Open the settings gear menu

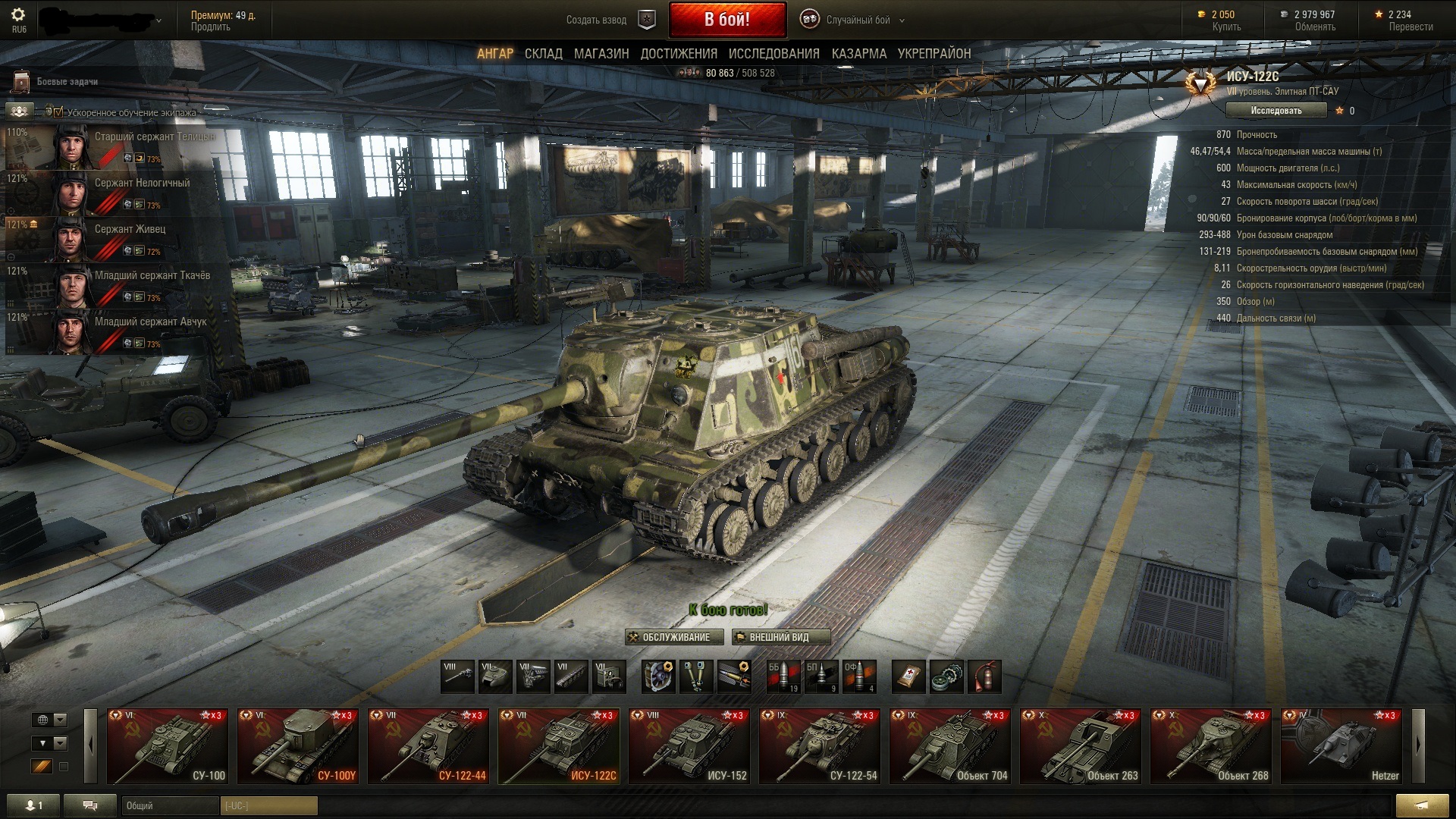[x=18, y=15]
